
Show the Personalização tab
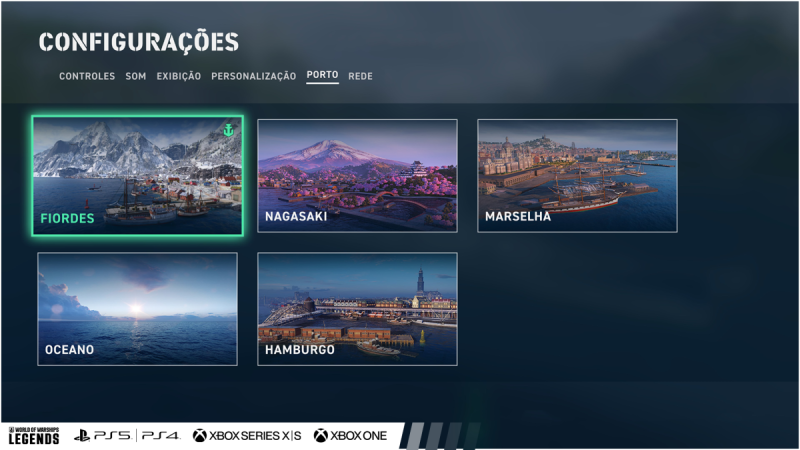pyautogui.click(x=253, y=76)
